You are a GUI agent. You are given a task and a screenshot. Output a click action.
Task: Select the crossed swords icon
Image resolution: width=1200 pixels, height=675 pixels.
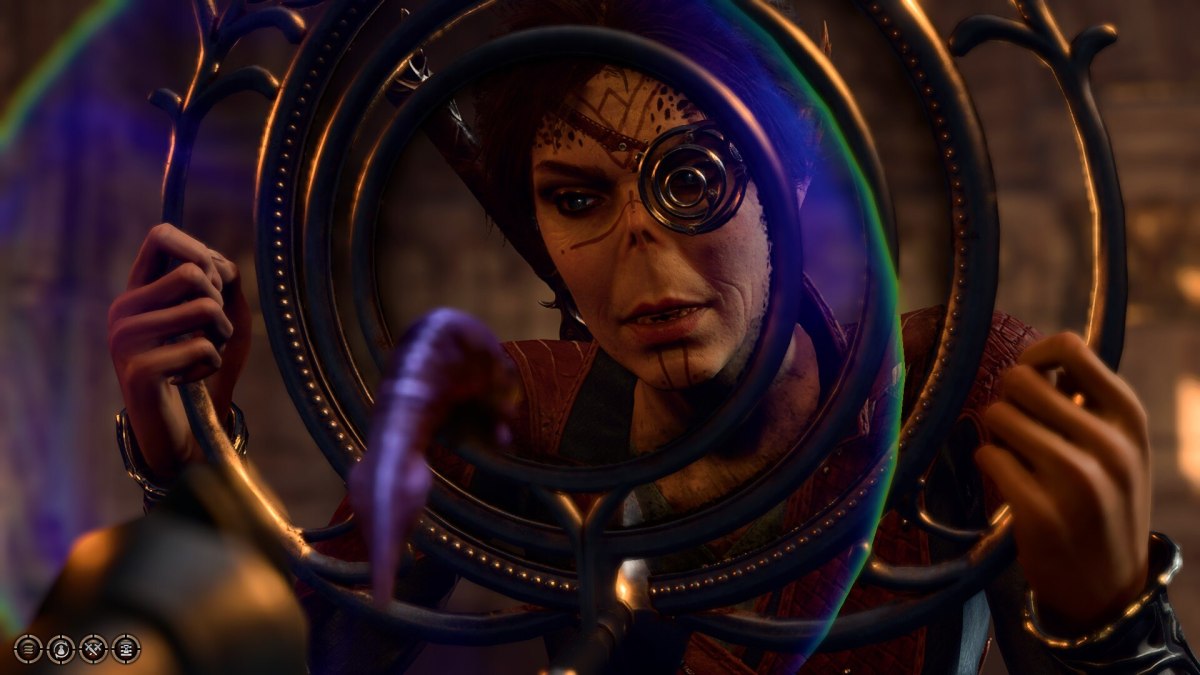click(x=93, y=649)
